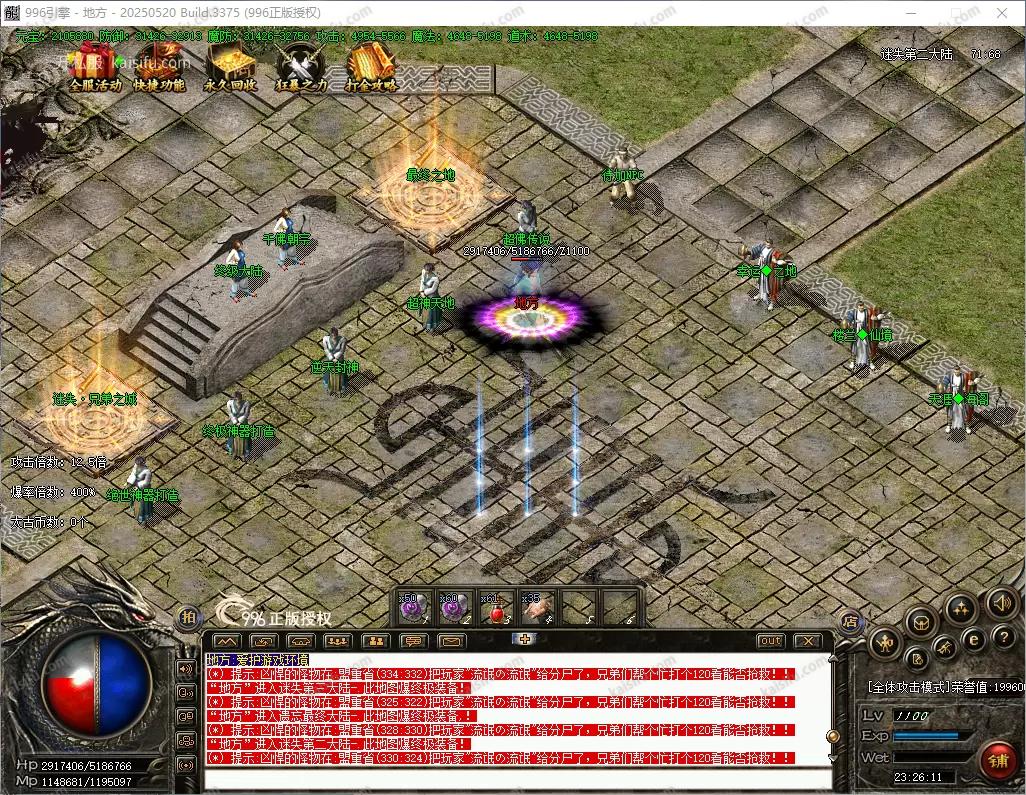Click the chat window's speech bubble button
This screenshot has height=795, width=1026.
coord(412,640)
